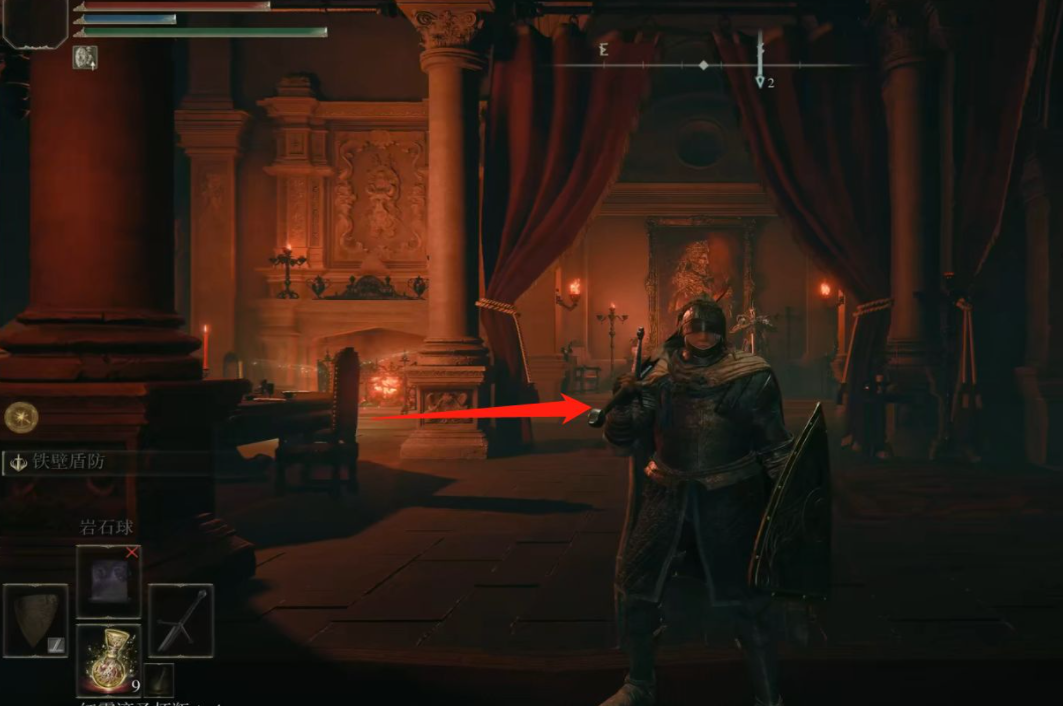
Task: Click the round golden emblem icon
Action: (x=21, y=417)
